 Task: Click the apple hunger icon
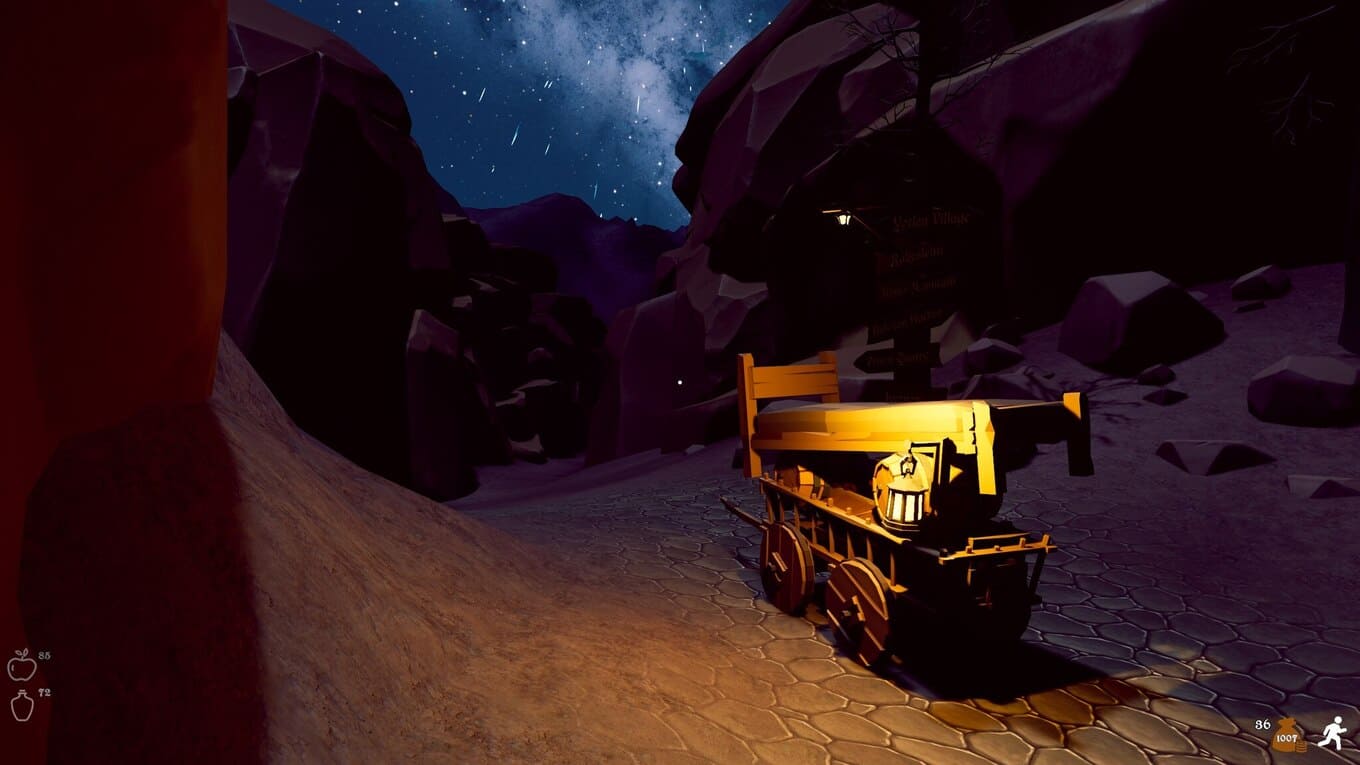click(21, 665)
